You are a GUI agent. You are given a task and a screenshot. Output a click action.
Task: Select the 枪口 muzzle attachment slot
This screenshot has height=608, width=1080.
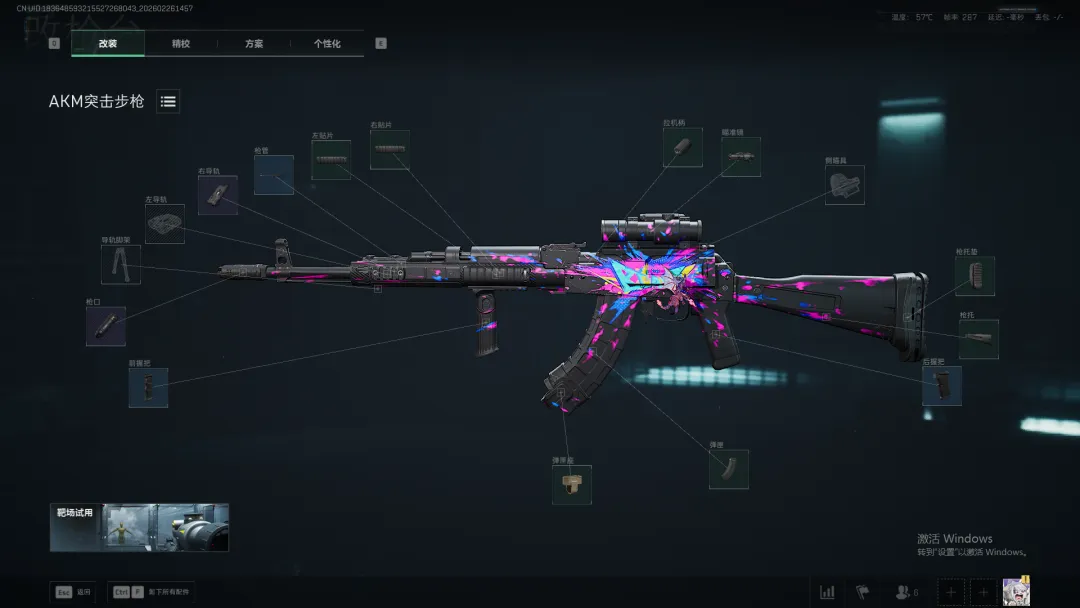(106, 326)
